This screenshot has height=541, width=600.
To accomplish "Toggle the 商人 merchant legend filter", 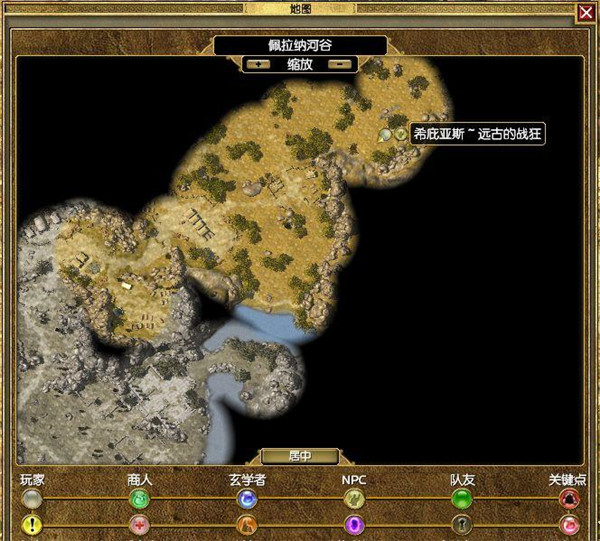I will click(x=140, y=498).
